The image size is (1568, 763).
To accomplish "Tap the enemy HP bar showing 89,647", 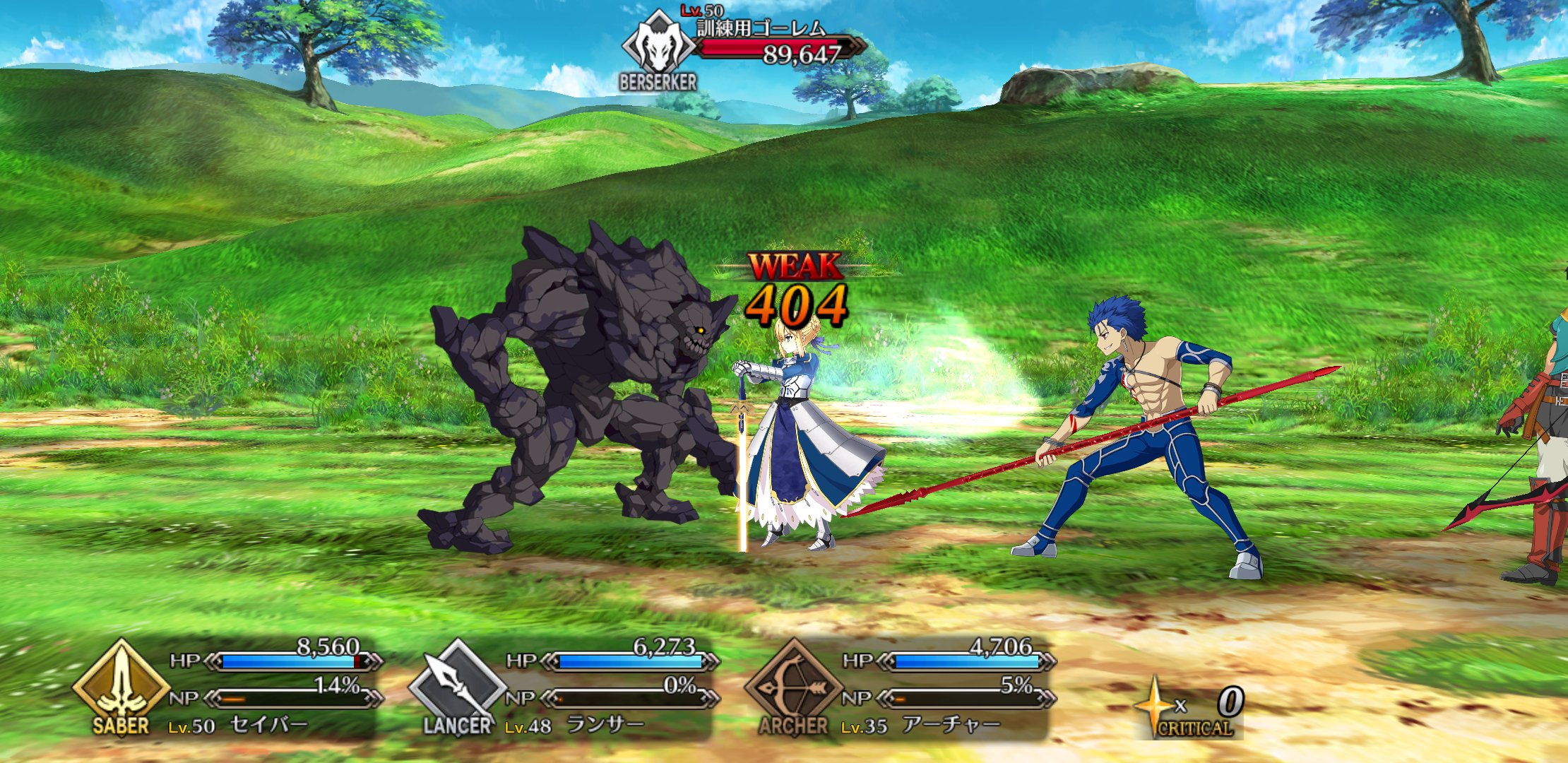I will coord(777,48).
